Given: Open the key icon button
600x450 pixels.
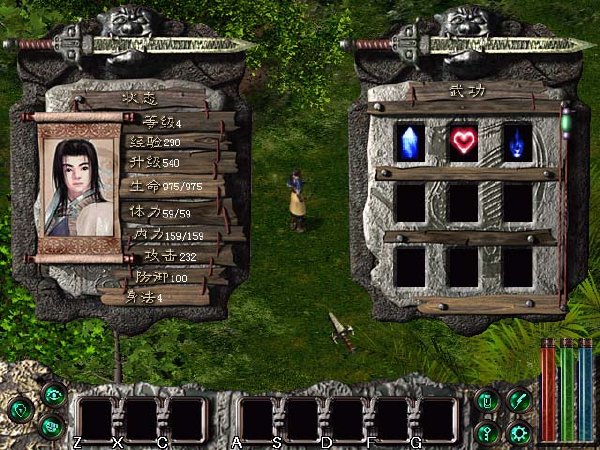Looking at the screenshot, I should point(486,433).
